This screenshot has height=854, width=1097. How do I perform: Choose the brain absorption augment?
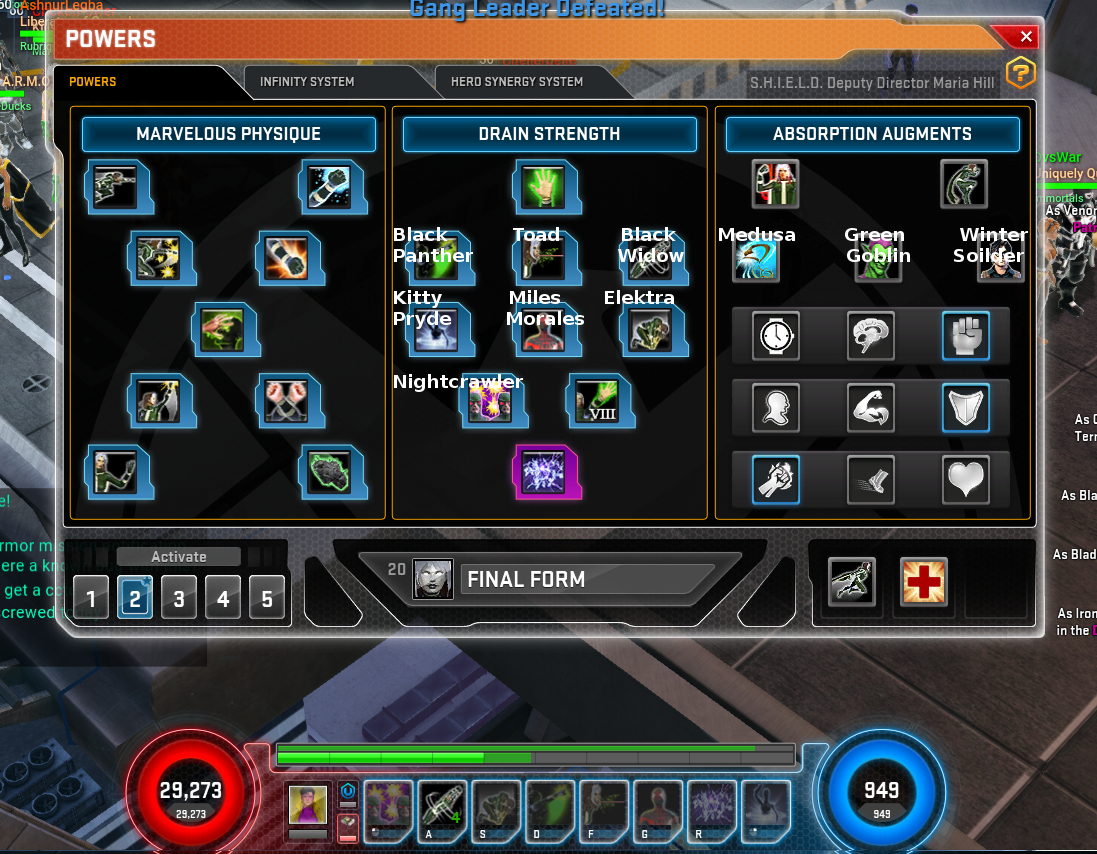pos(871,336)
